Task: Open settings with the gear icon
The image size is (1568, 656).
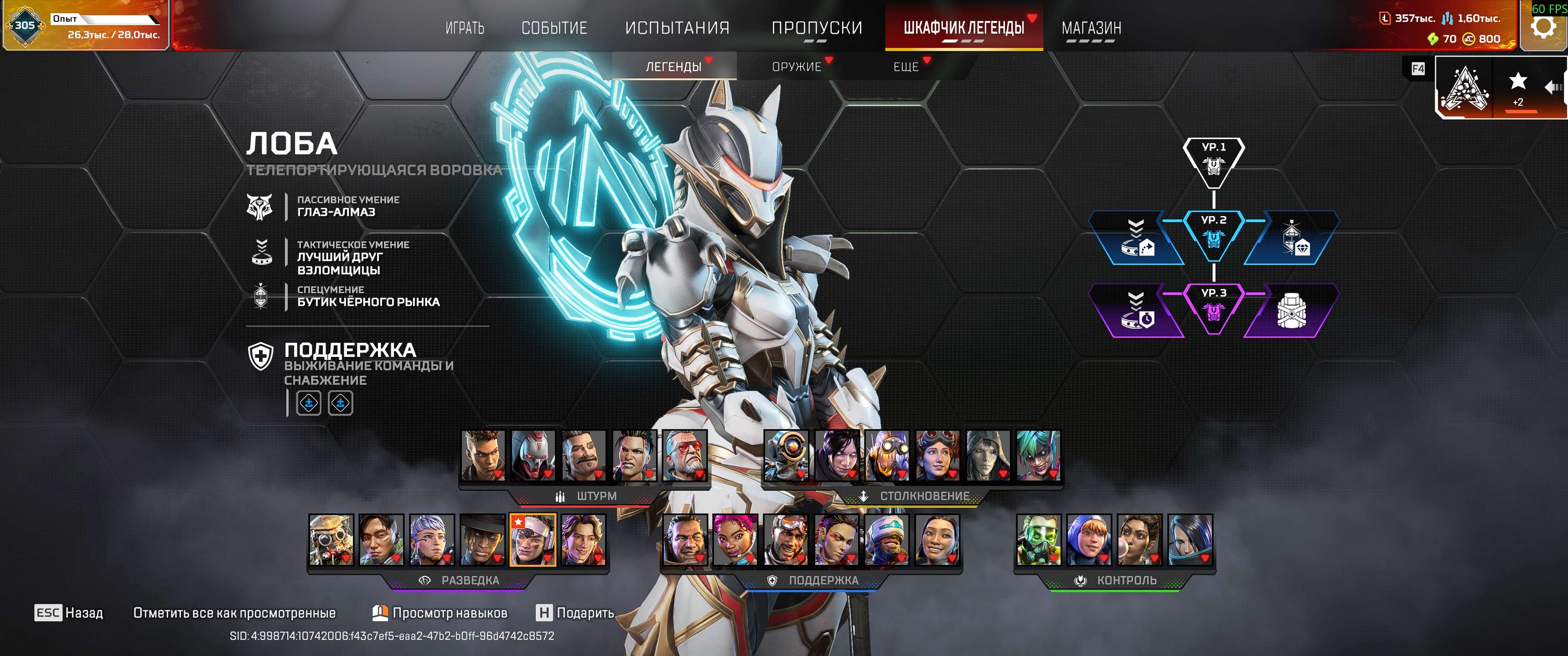Action: (x=1542, y=27)
